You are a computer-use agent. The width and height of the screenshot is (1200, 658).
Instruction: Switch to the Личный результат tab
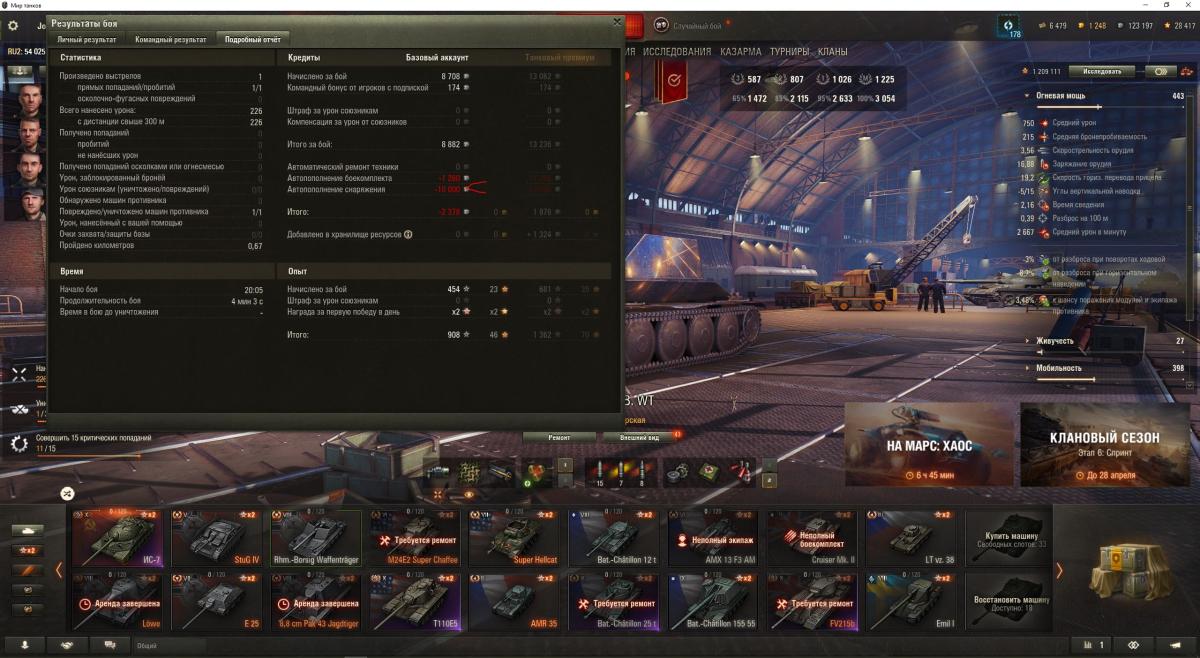89,39
